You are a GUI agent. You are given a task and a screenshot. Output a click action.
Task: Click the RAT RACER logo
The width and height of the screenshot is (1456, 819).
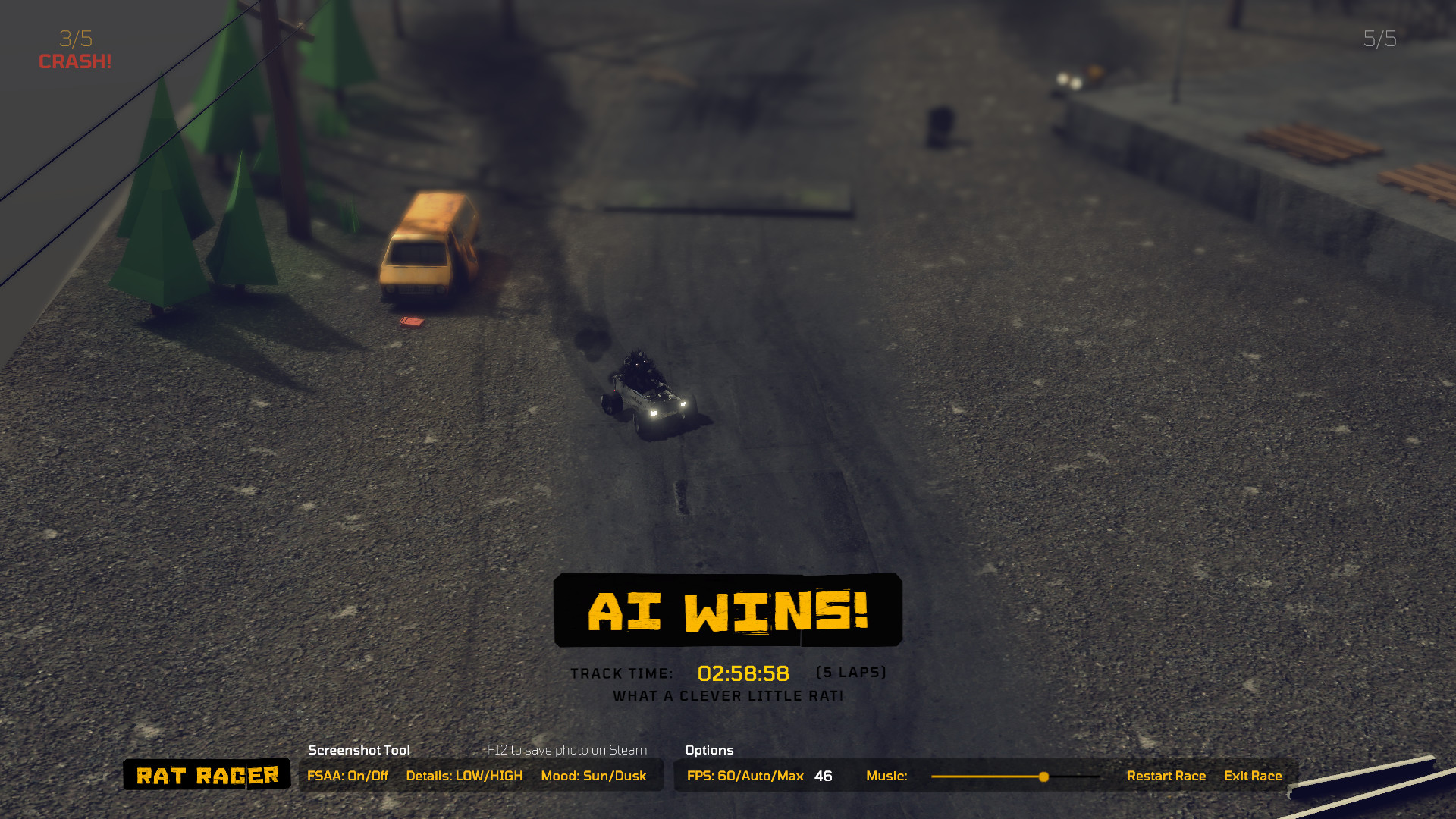206,775
